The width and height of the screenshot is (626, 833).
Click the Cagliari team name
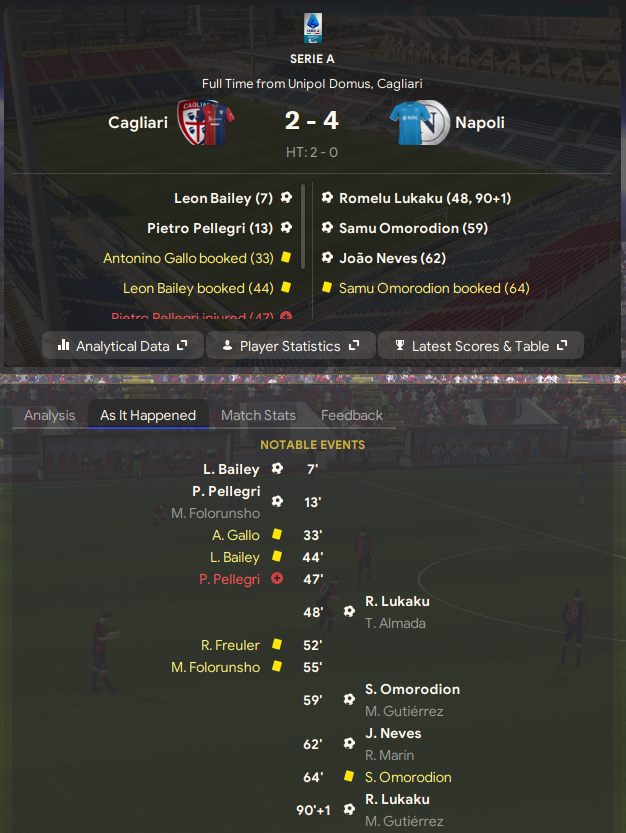point(138,123)
